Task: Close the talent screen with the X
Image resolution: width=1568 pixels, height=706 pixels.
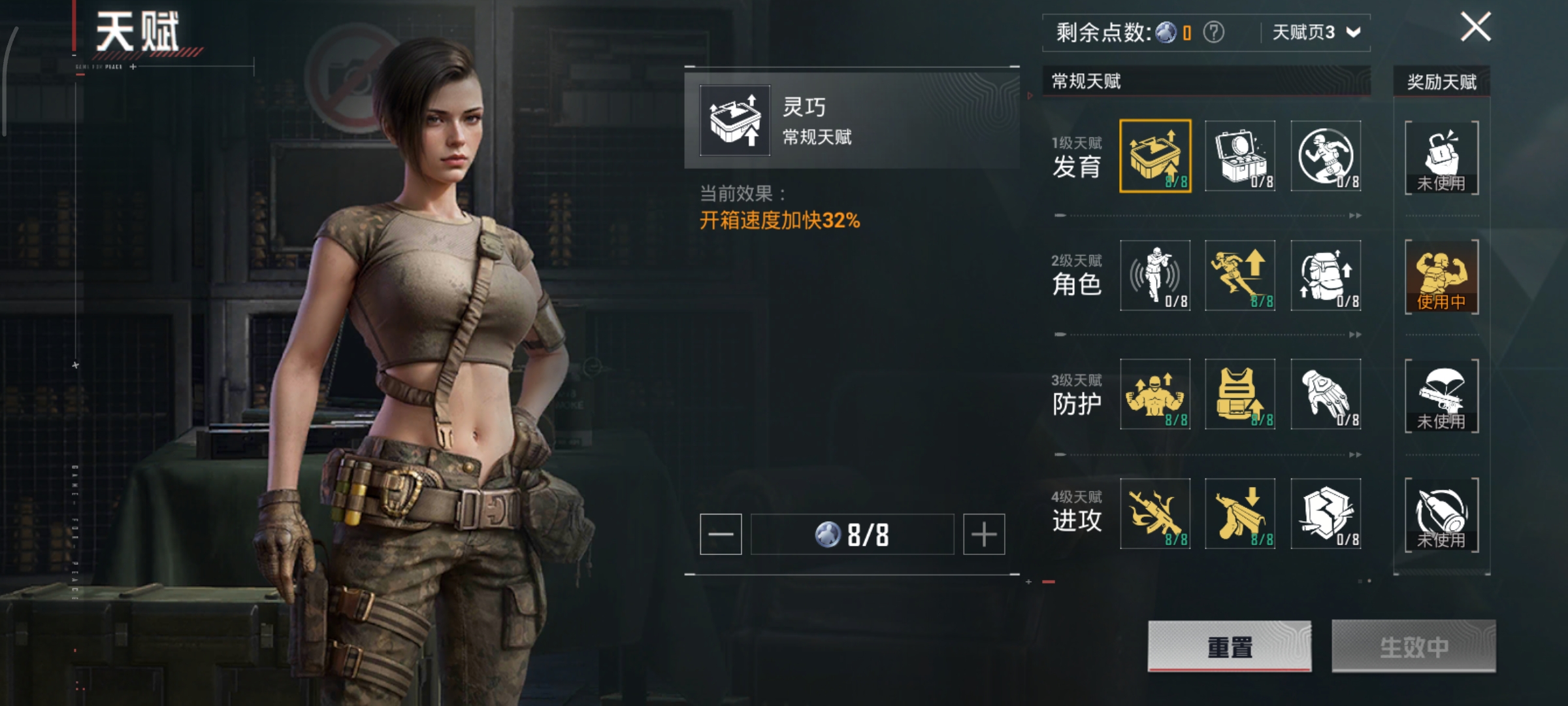Action: pos(1475,27)
